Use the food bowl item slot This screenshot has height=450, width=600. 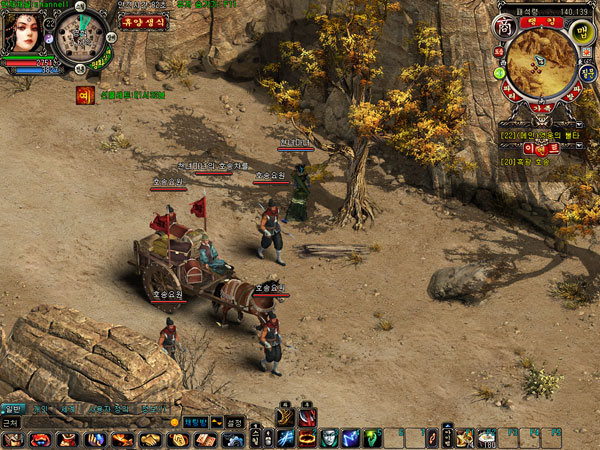click(487, 438)
